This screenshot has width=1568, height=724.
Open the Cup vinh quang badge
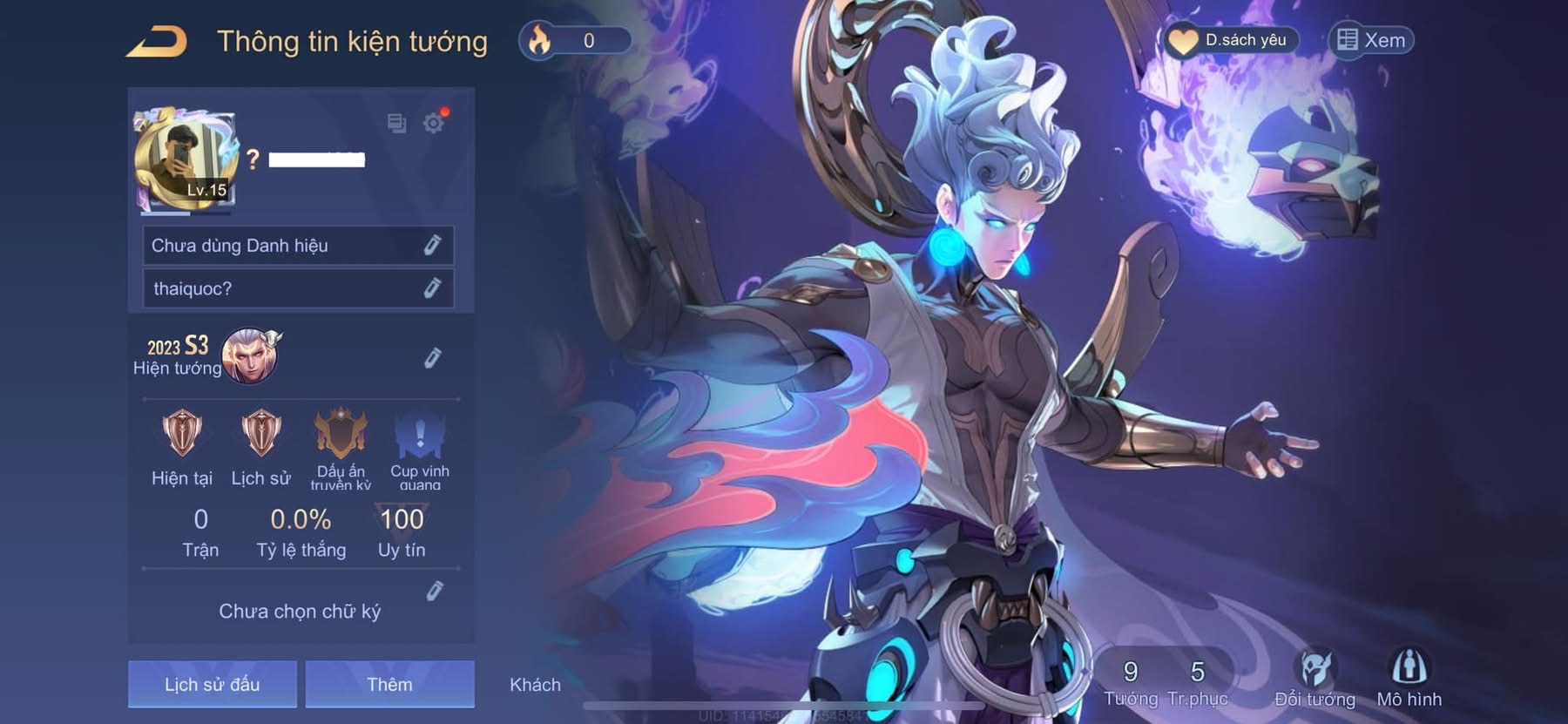point(420,434)
